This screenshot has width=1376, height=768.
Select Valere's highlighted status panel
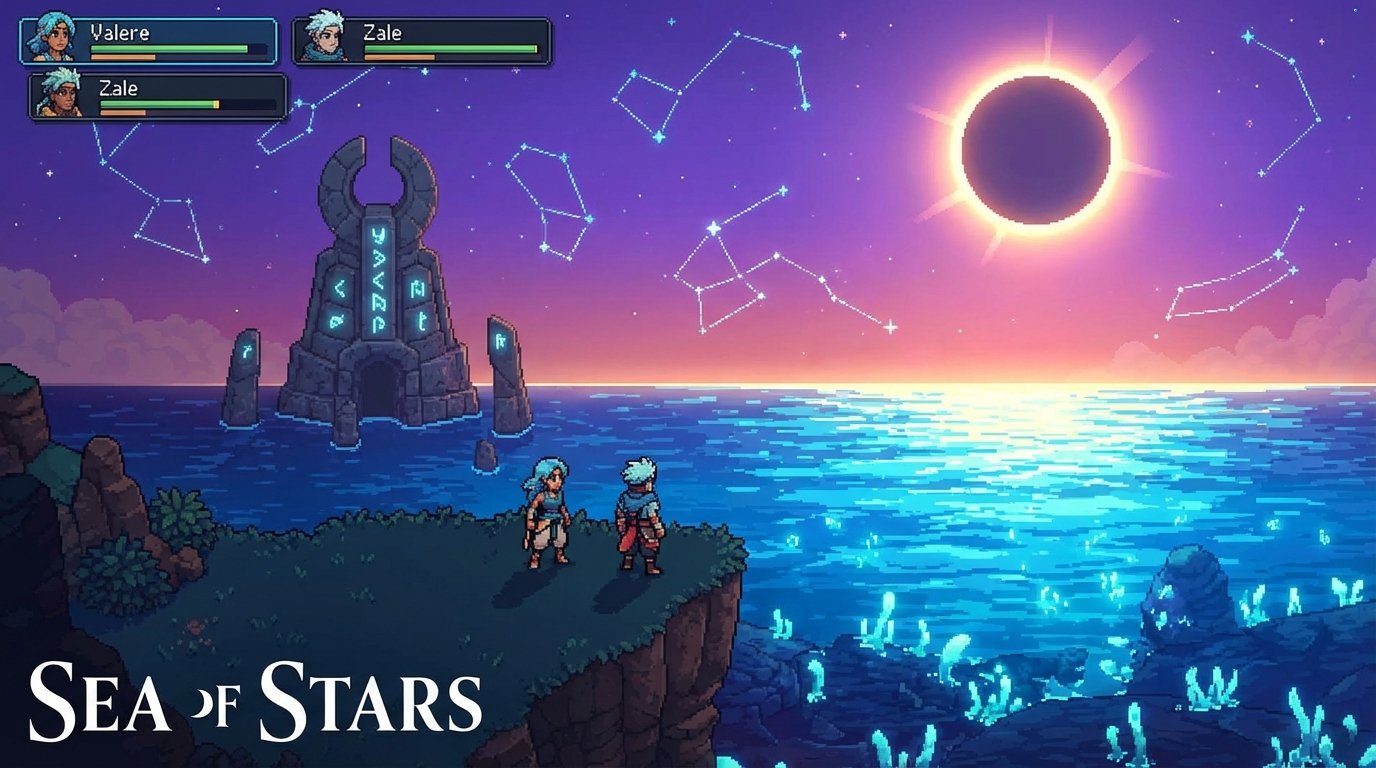150,40
